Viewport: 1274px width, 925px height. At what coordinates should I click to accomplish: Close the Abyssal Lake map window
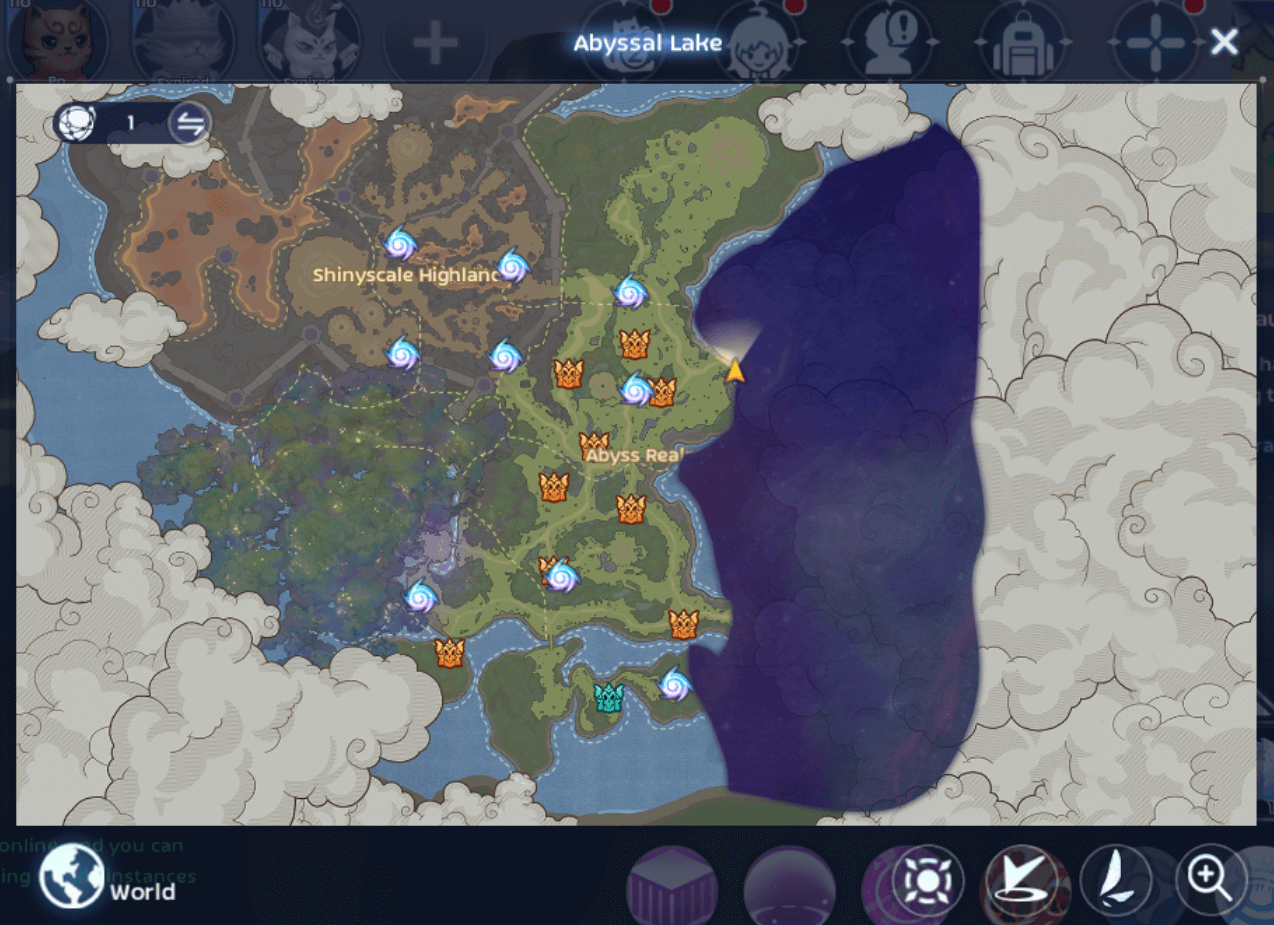click(x=1224, y=42)
